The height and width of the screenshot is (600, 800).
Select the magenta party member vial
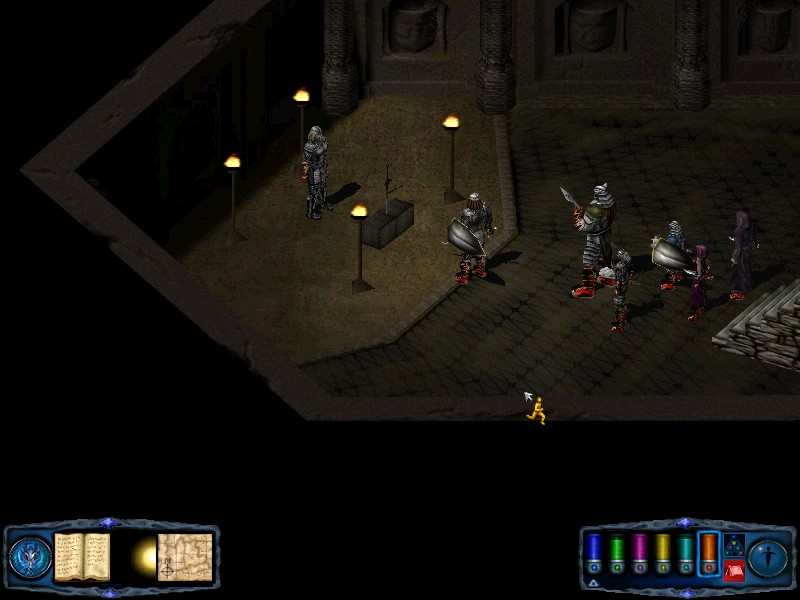point(639,553)
